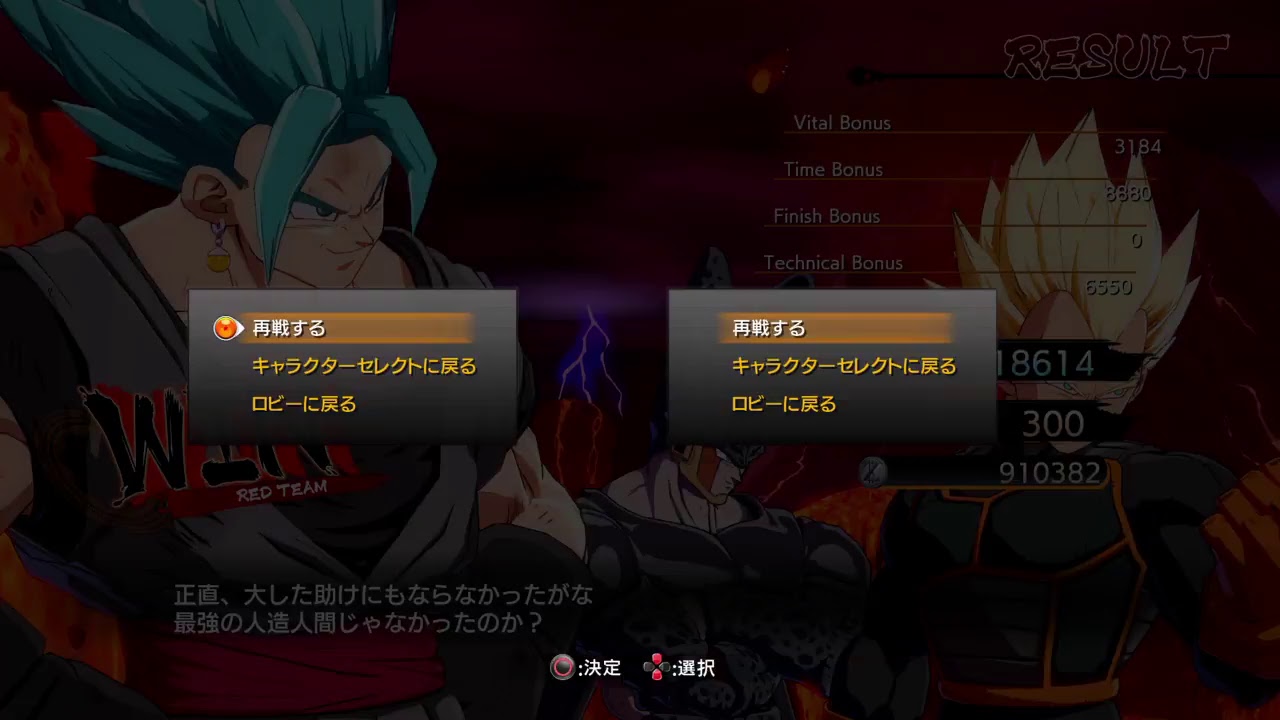This screenshot has height=720, width=1280.
Task: Click the circle button 決定 prompt icon
Action: click(563, 668)
